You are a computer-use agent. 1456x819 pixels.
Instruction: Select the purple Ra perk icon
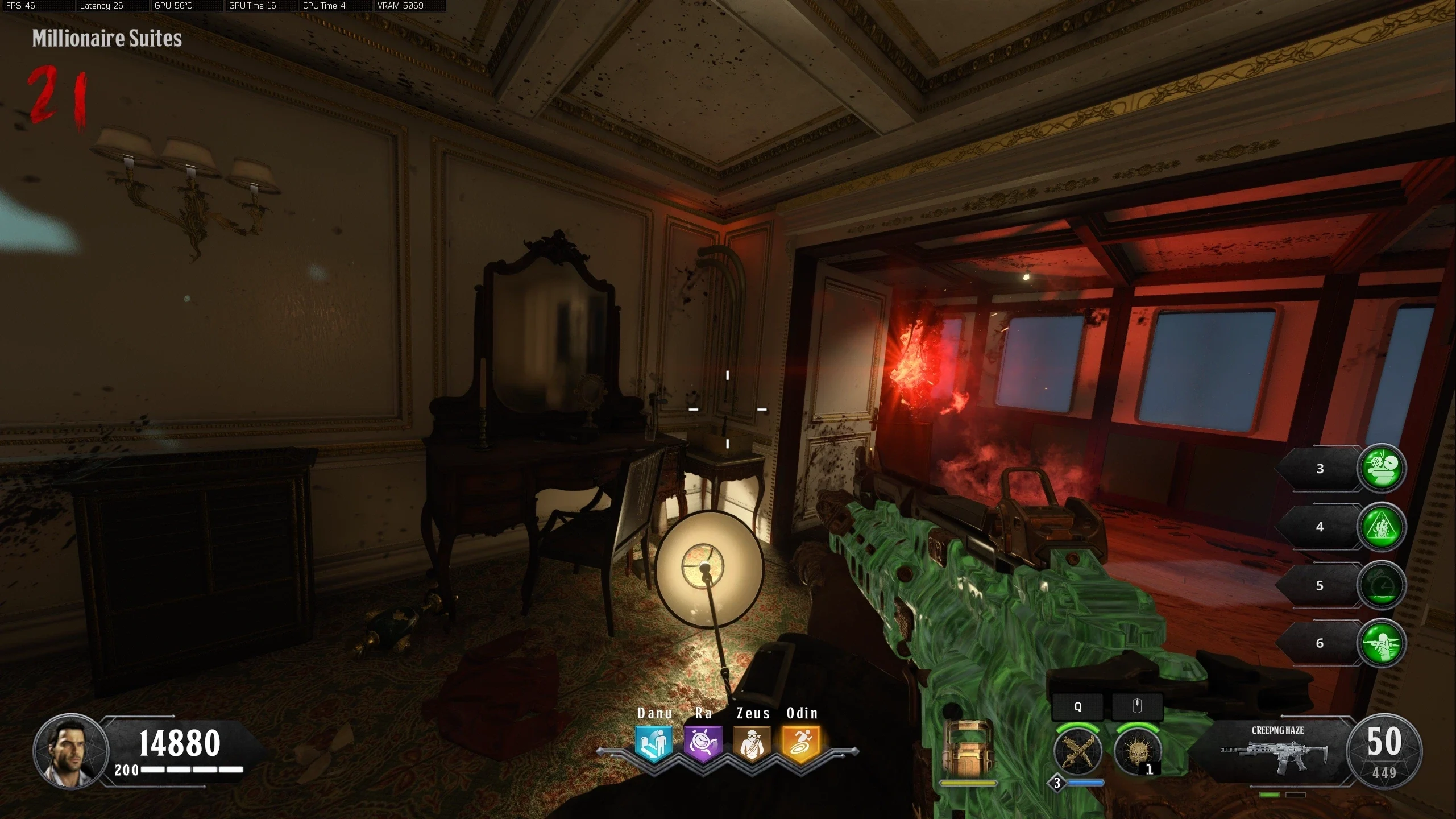pos(703,743)
